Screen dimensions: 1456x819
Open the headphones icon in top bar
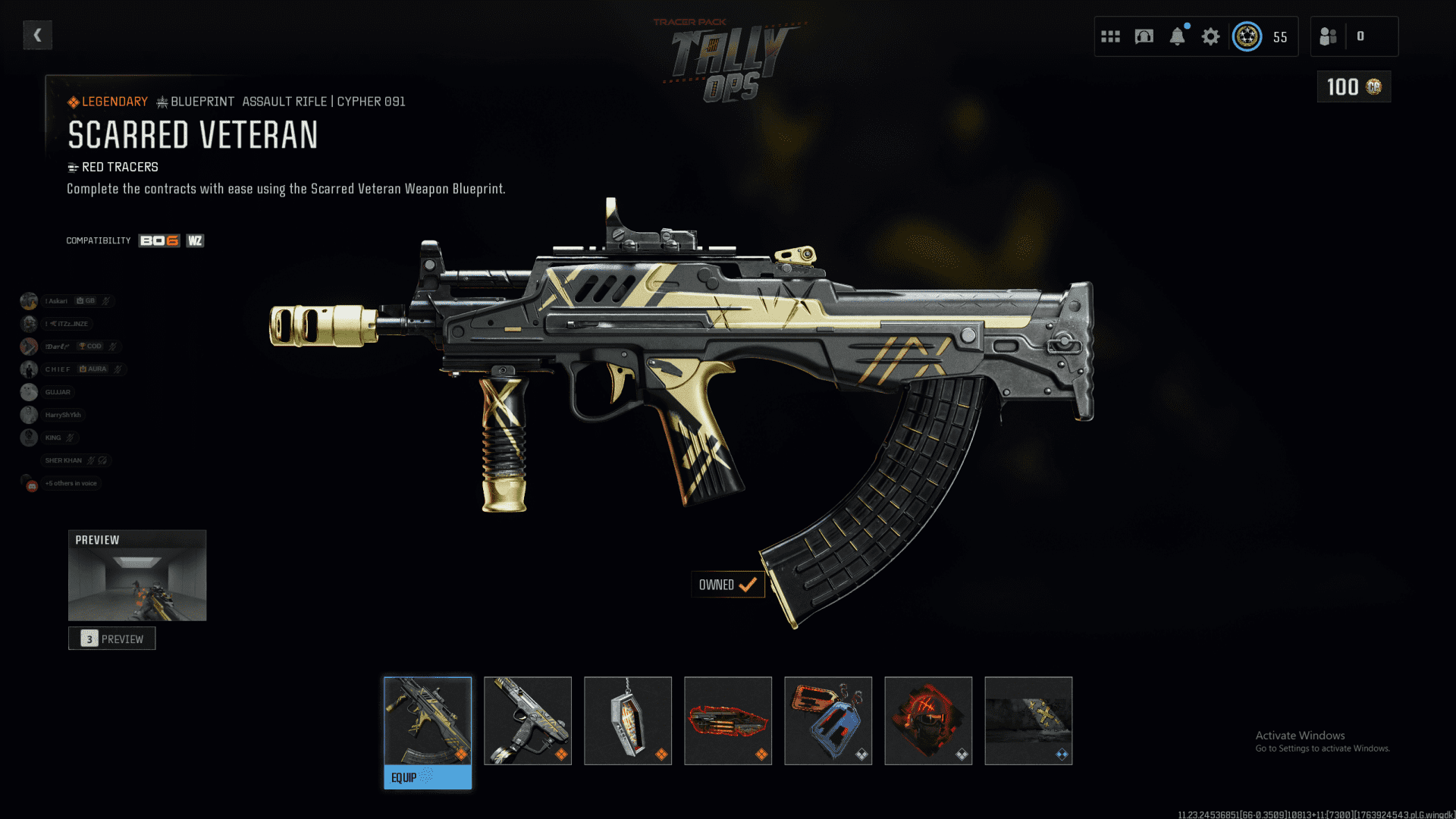coord(1144,36)
